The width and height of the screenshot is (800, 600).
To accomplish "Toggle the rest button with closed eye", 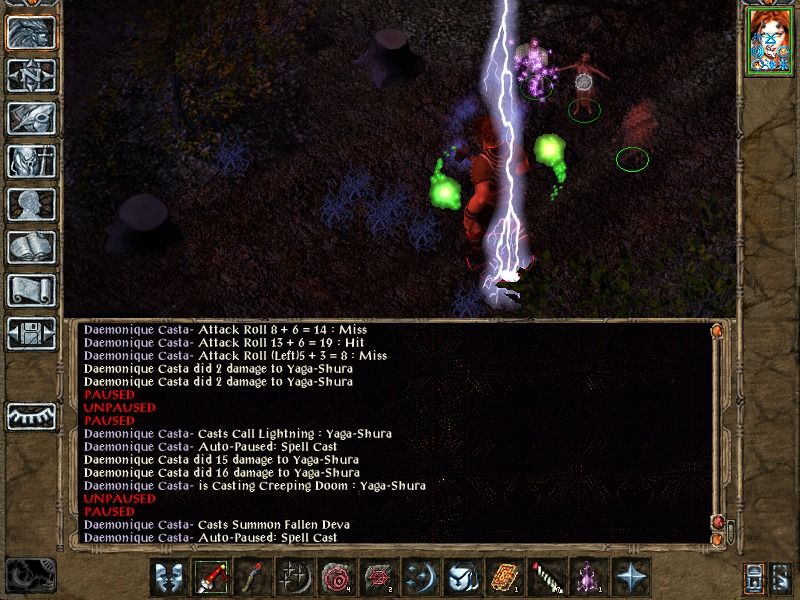I will [31, 413].
